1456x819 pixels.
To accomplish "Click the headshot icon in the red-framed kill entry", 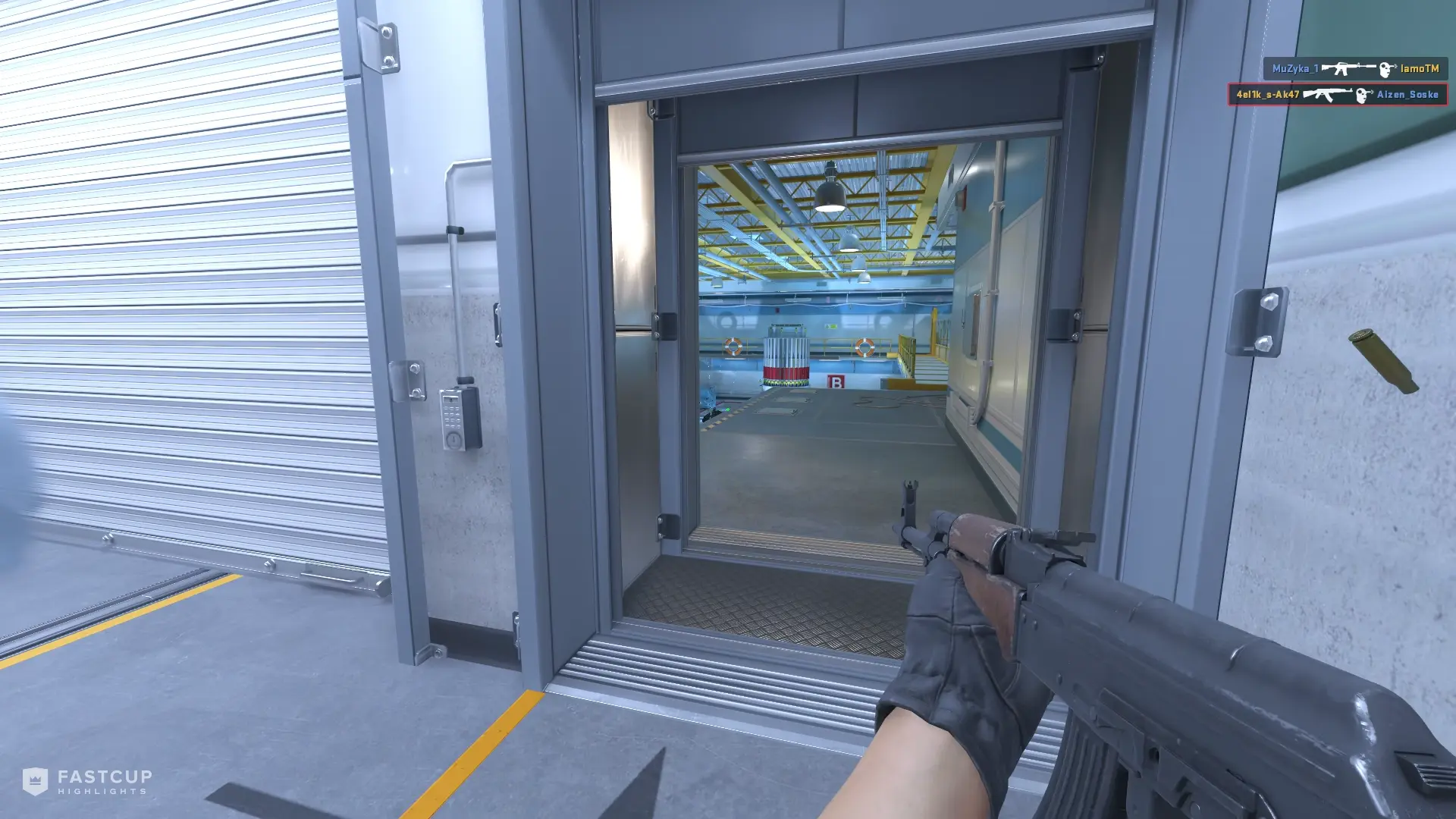I will pyautogui.click(x=1362, y=95).
